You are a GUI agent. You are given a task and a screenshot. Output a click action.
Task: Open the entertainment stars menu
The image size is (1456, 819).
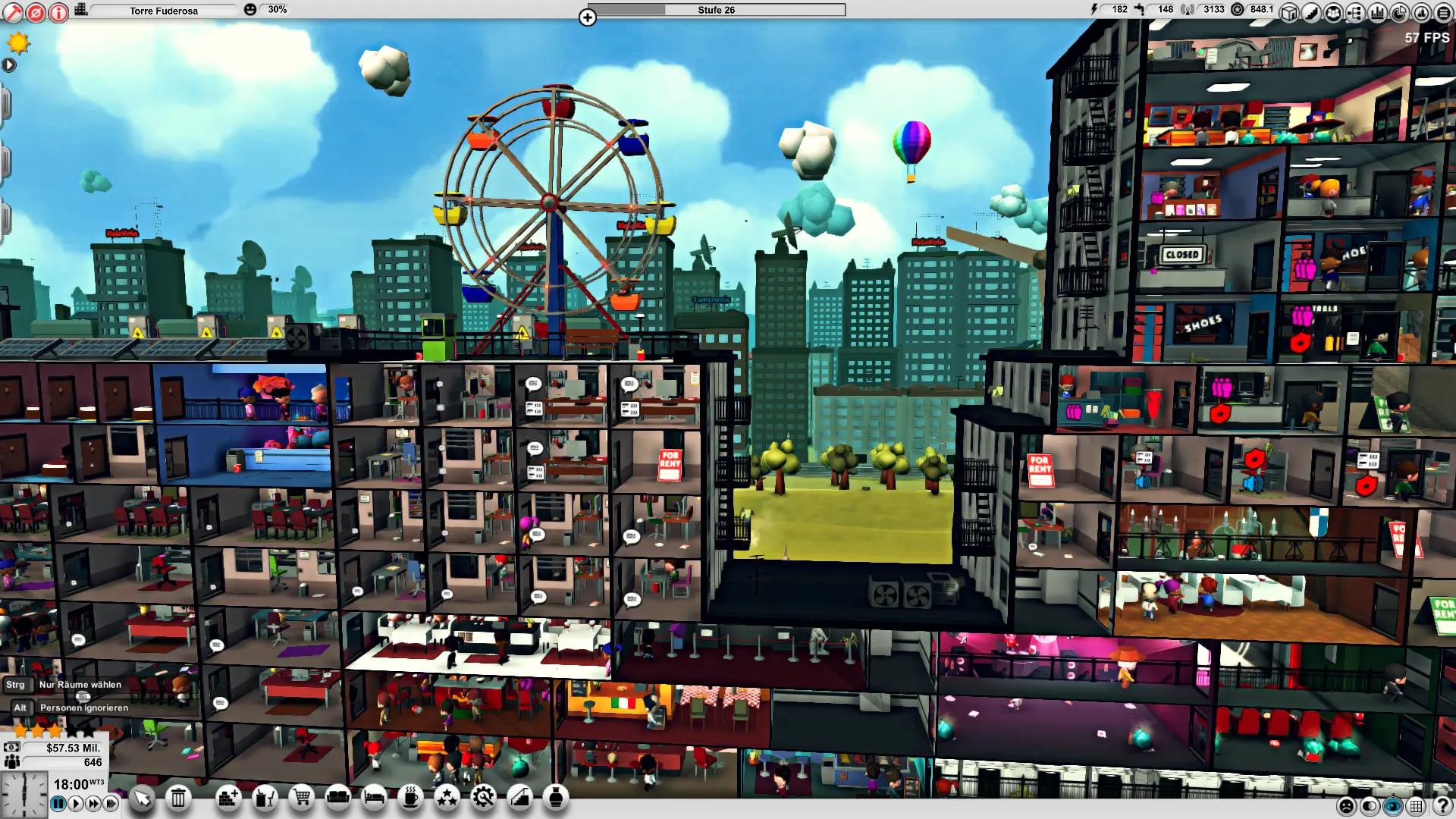pyautogui.click(x=448, y=798)
